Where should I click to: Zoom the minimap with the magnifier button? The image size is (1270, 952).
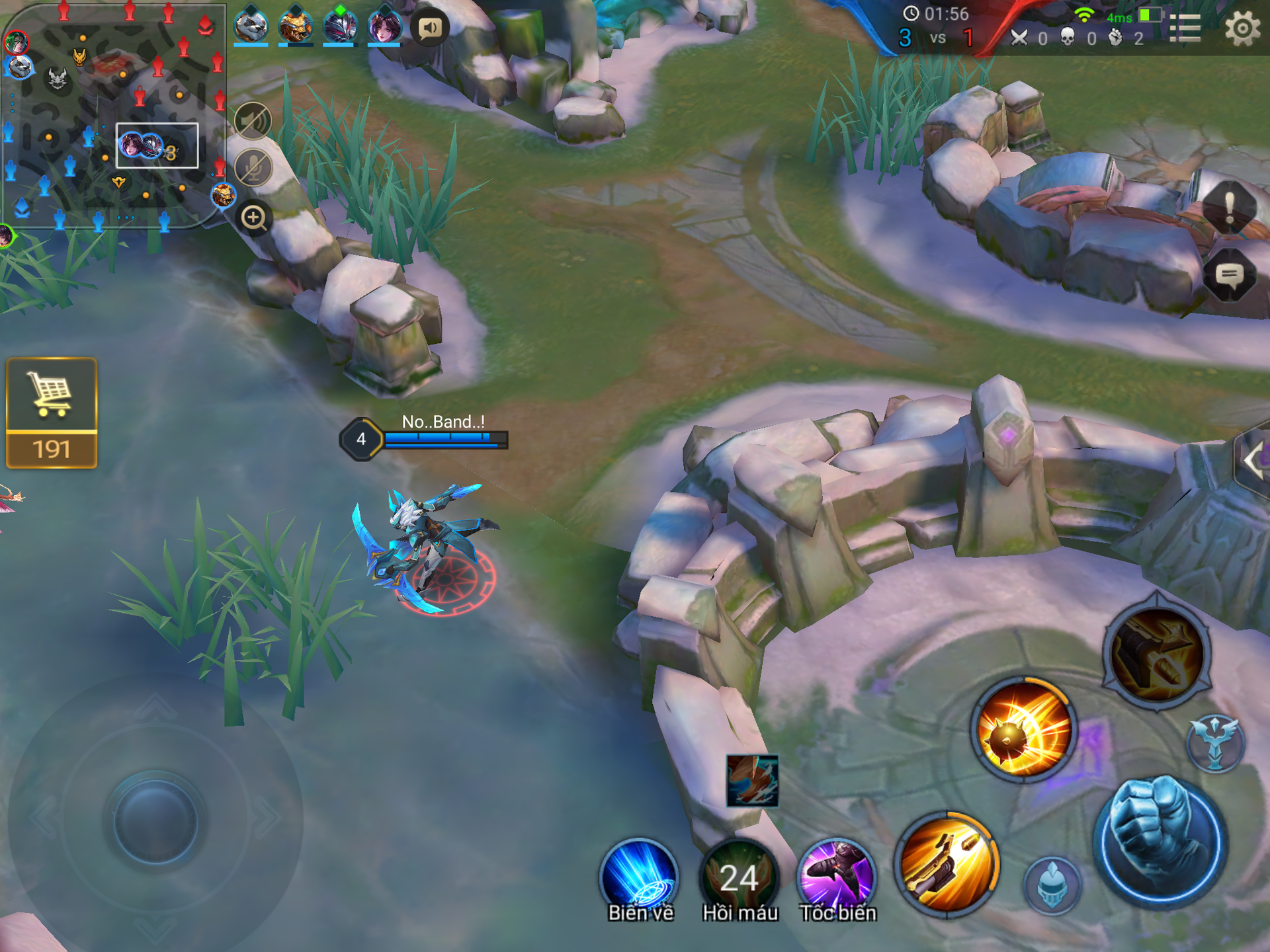254,218
